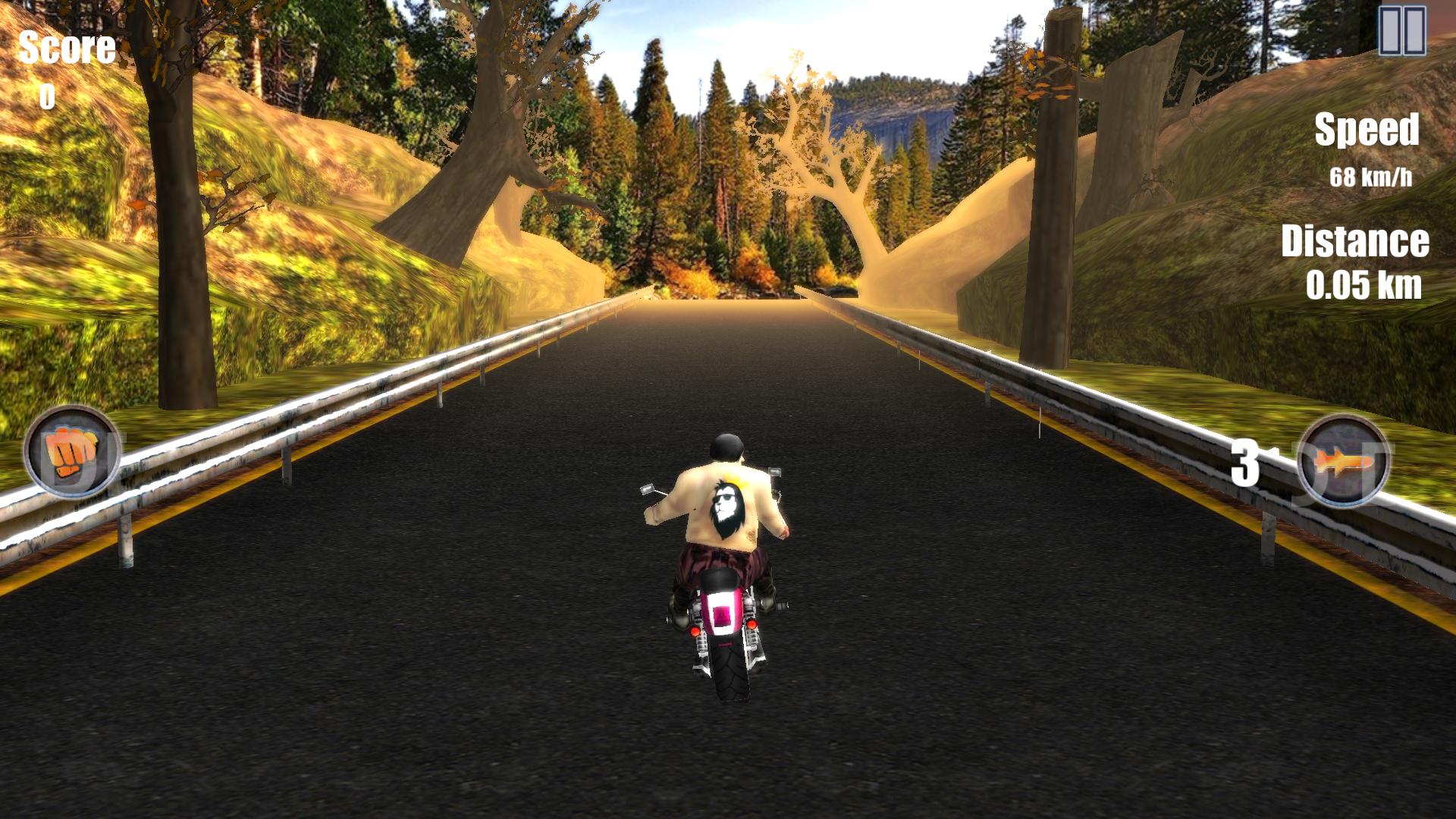Screen dimensions: 1456x819
Task: Click the score value of 0
Action: point(45,95)
